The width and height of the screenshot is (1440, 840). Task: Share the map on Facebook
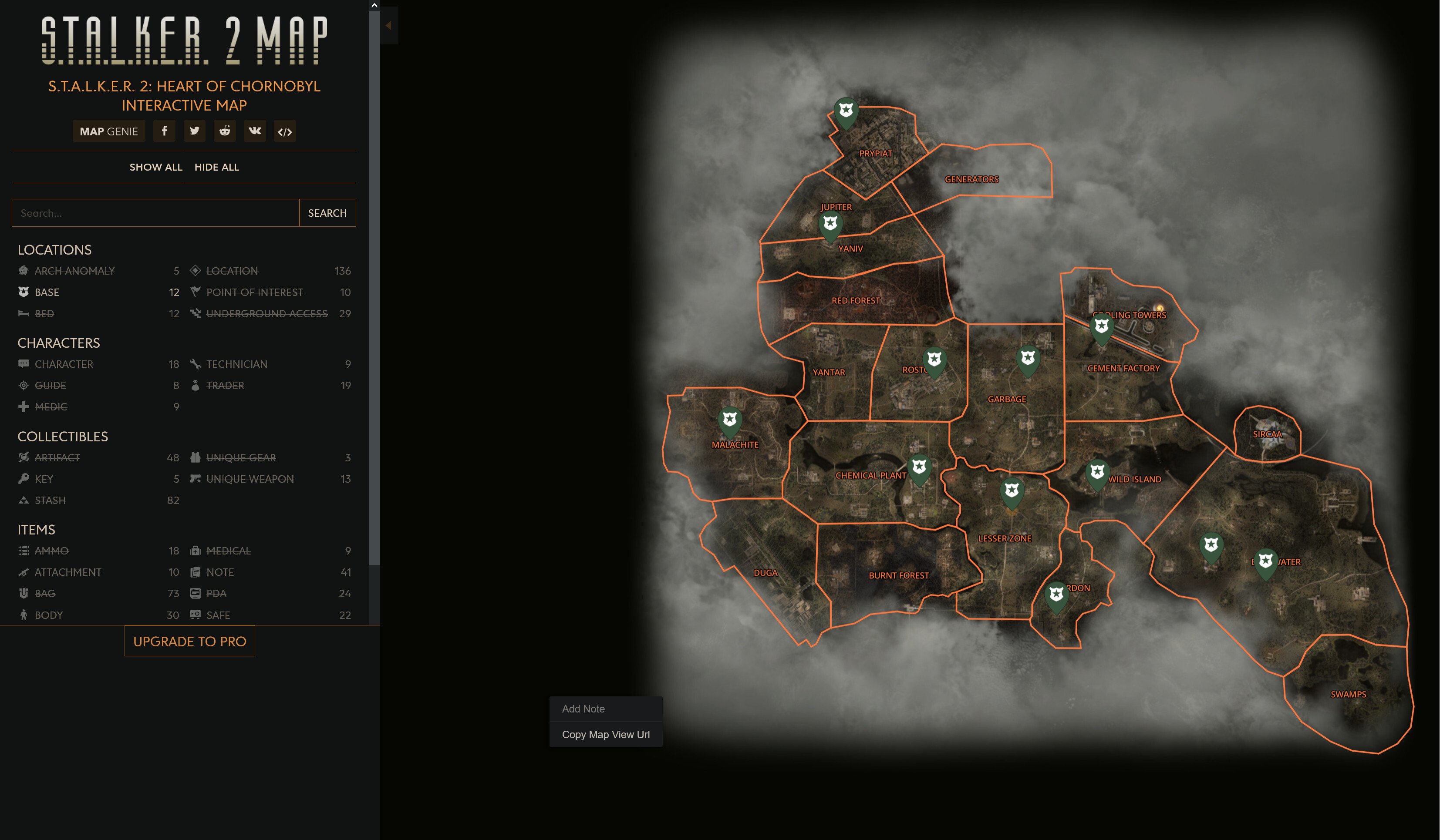(165, 131)
